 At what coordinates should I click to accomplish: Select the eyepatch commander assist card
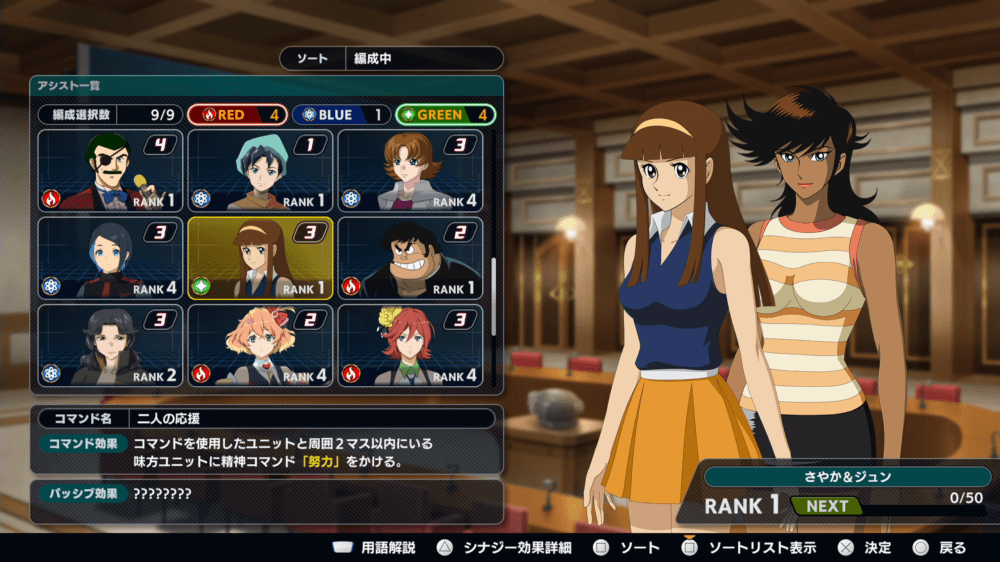pyautogui.click(x=110, y=170)
